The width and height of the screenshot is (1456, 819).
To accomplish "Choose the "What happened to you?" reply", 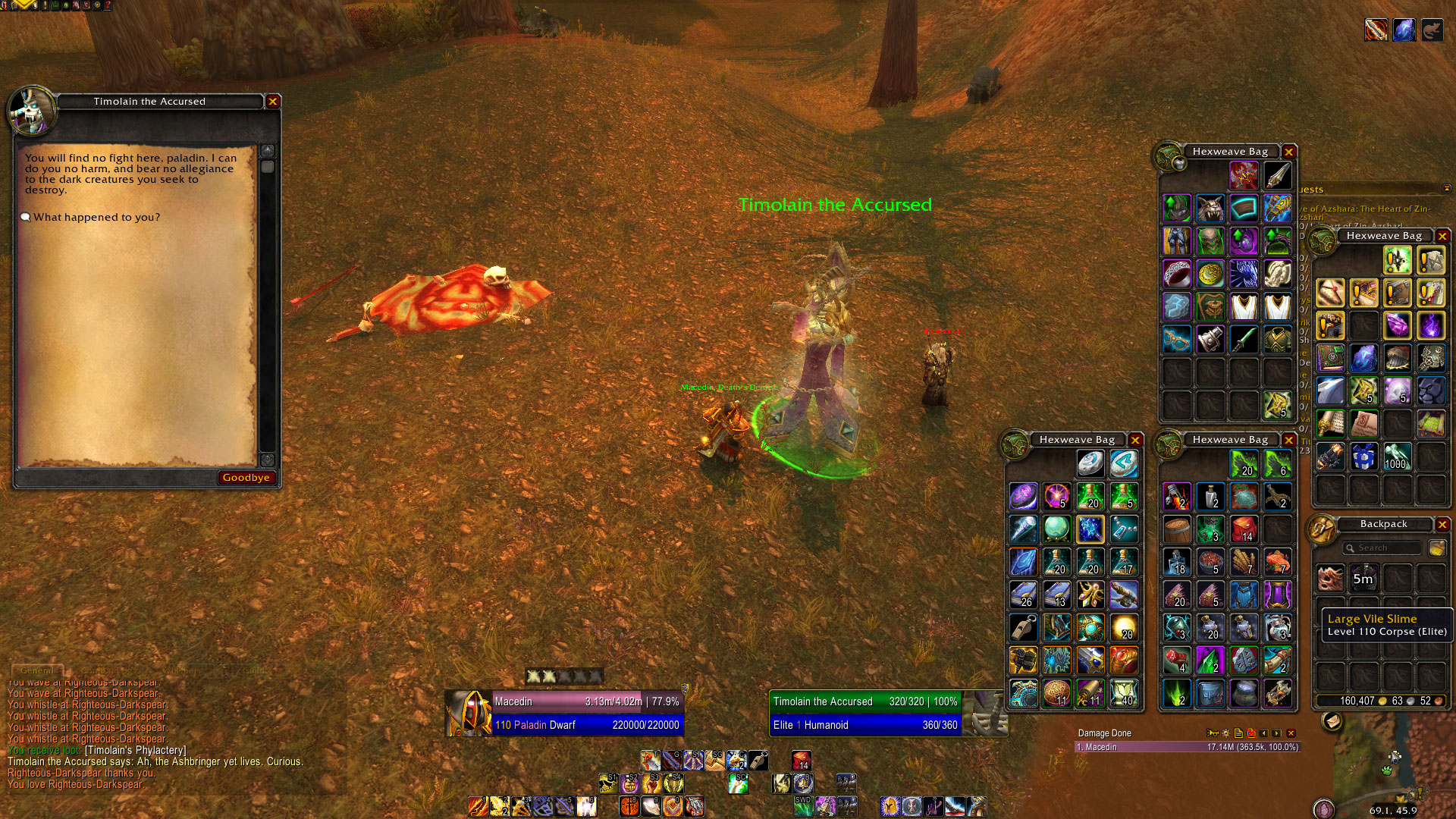I will [x=96, y=218].
